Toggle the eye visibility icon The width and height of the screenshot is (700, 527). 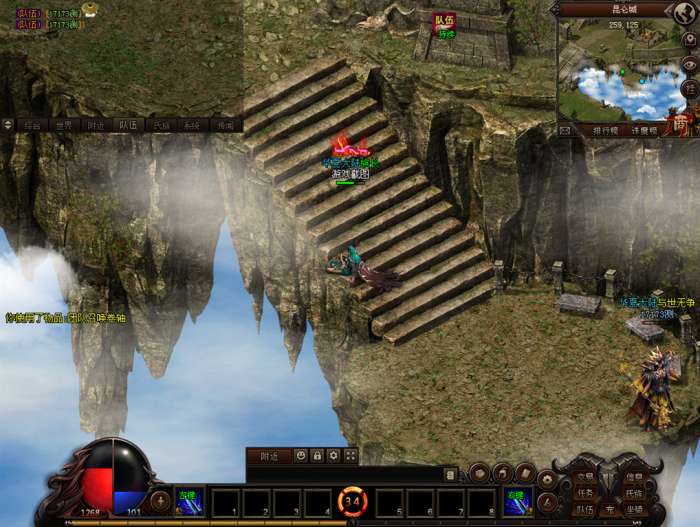[x=689, y=62]
